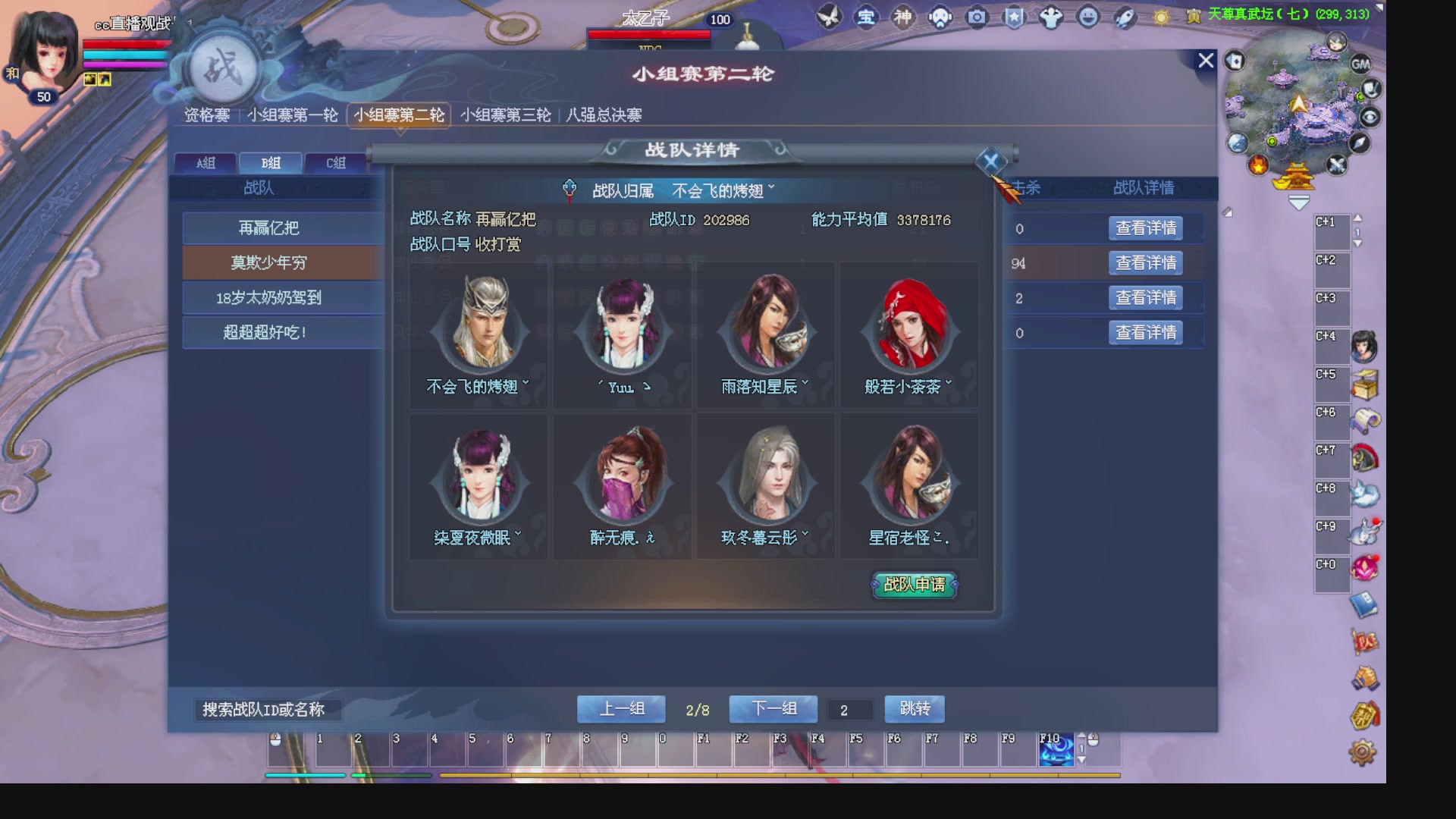This screenshot has width=1456, height=819.
Task: Switch to the 八强总决赛 tab
Action: tap(604, 115)
